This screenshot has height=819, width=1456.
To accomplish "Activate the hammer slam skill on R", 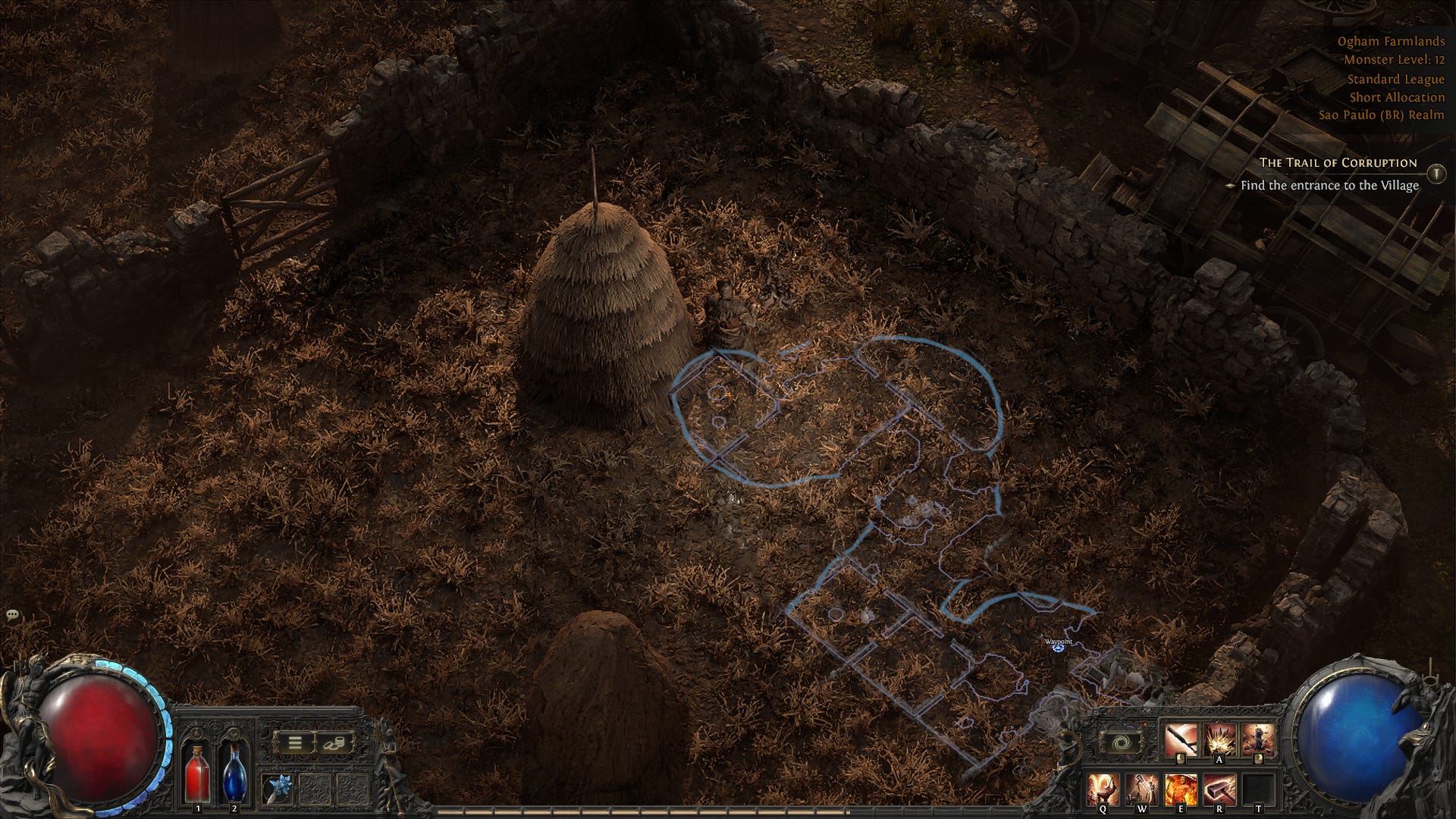I will point(1219,789).
